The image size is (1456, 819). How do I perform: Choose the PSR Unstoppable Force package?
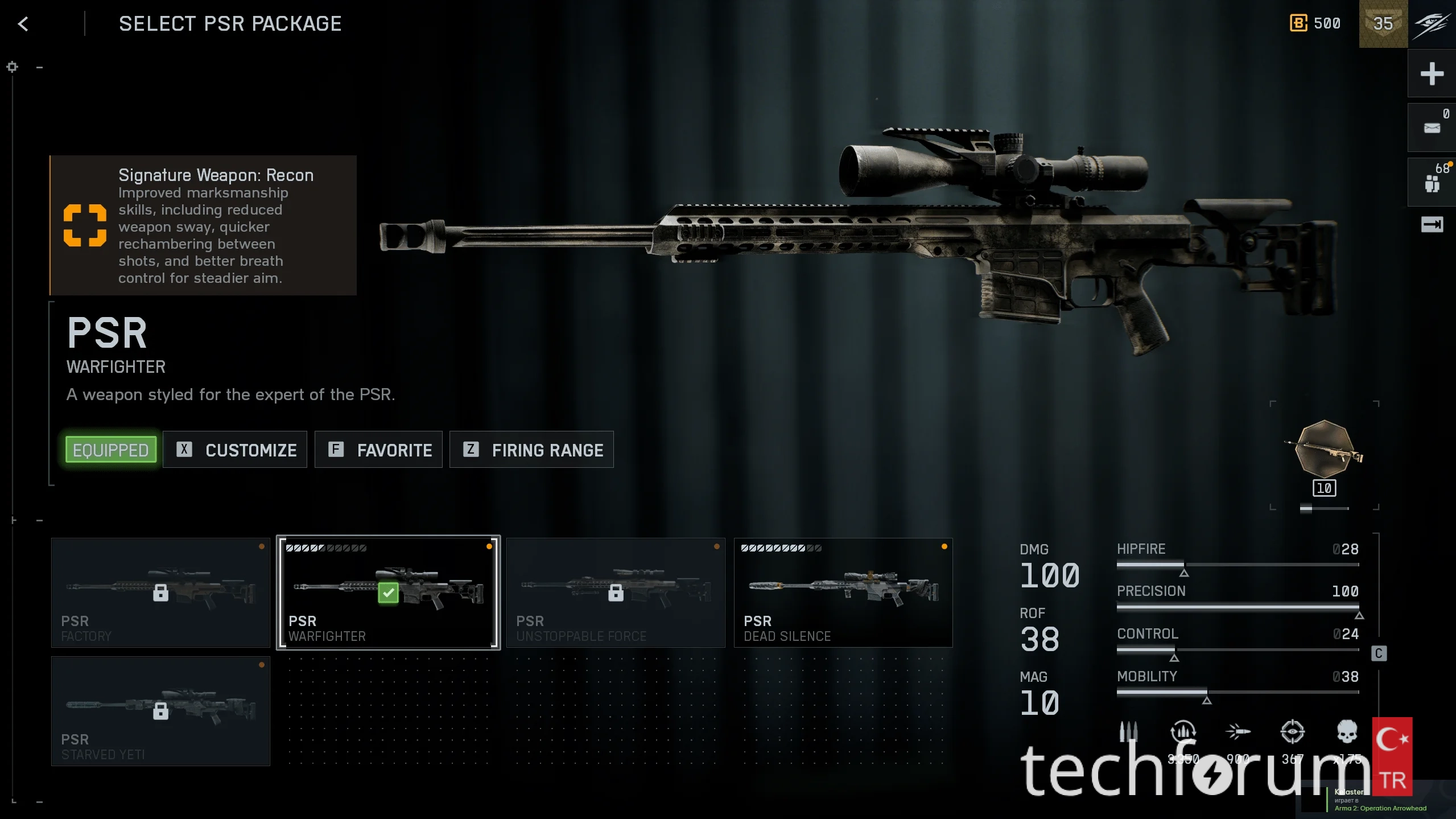point(616,592)
